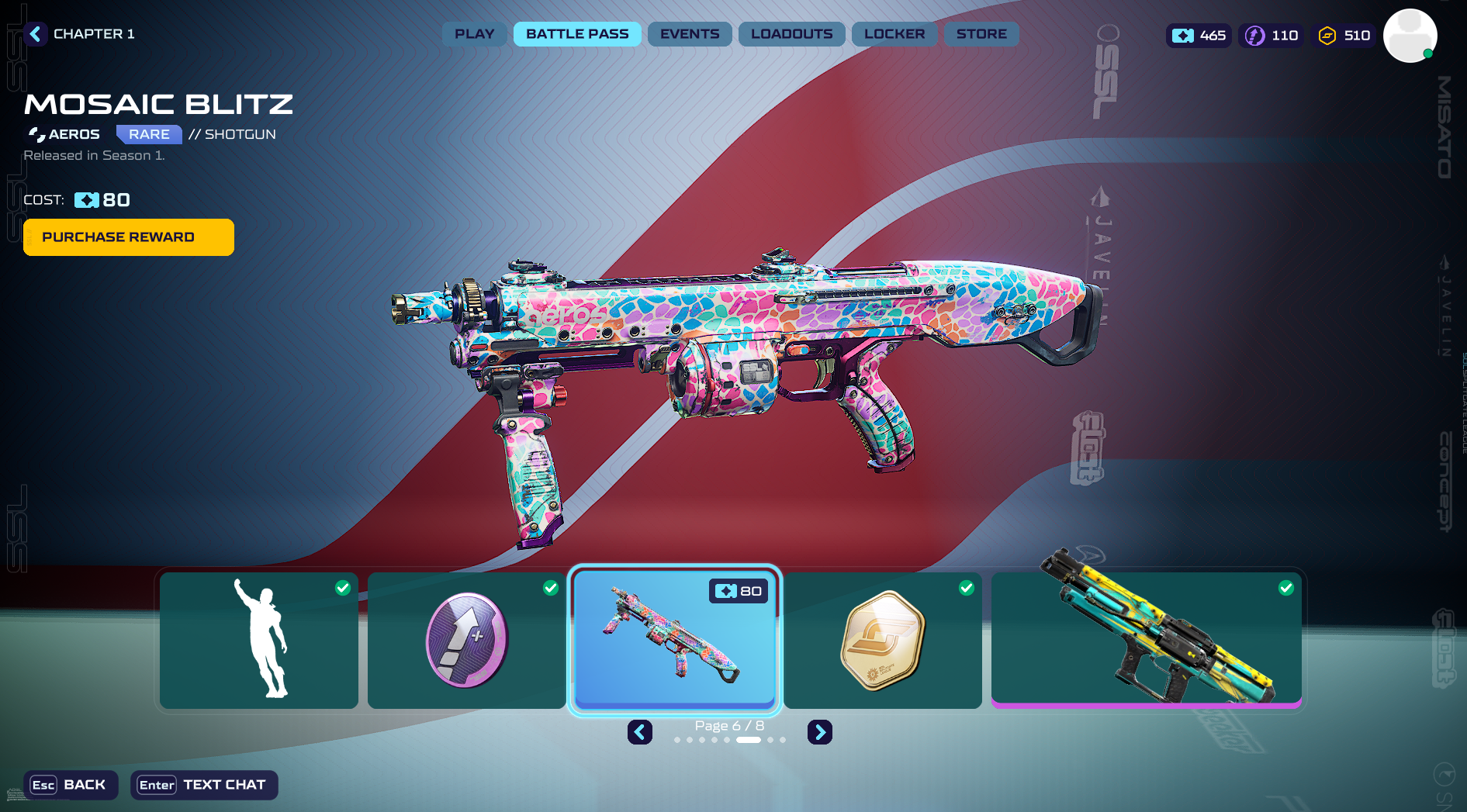Go to the Store tab
Screen dimensions: 1467x812
981,34
